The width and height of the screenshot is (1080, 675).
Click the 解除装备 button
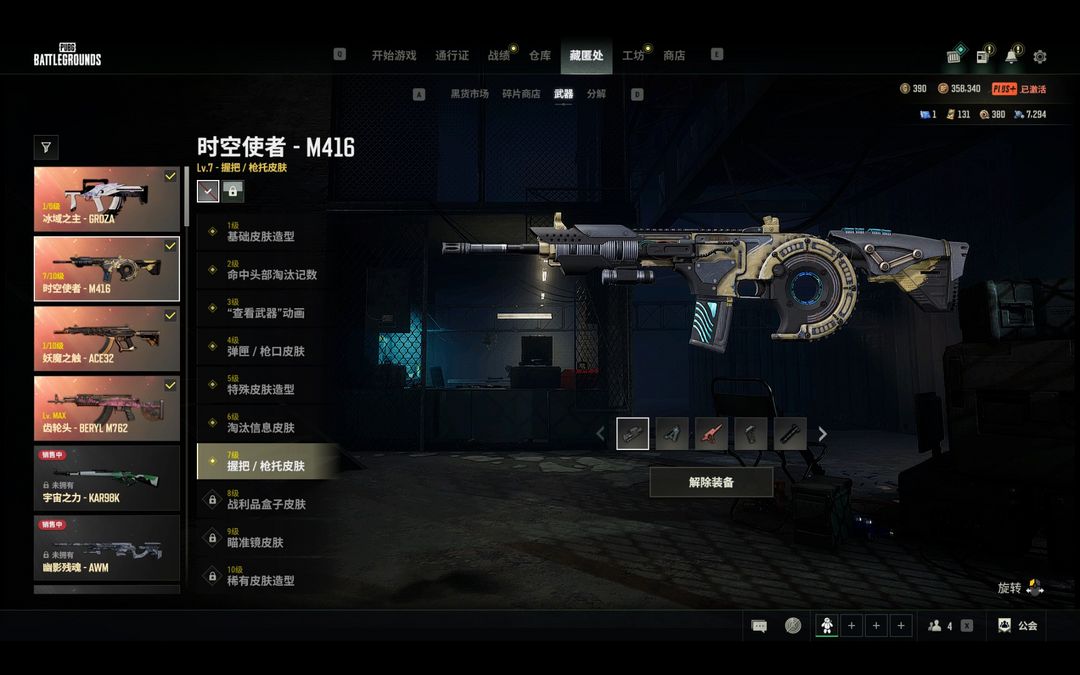(x=711, y=482)
